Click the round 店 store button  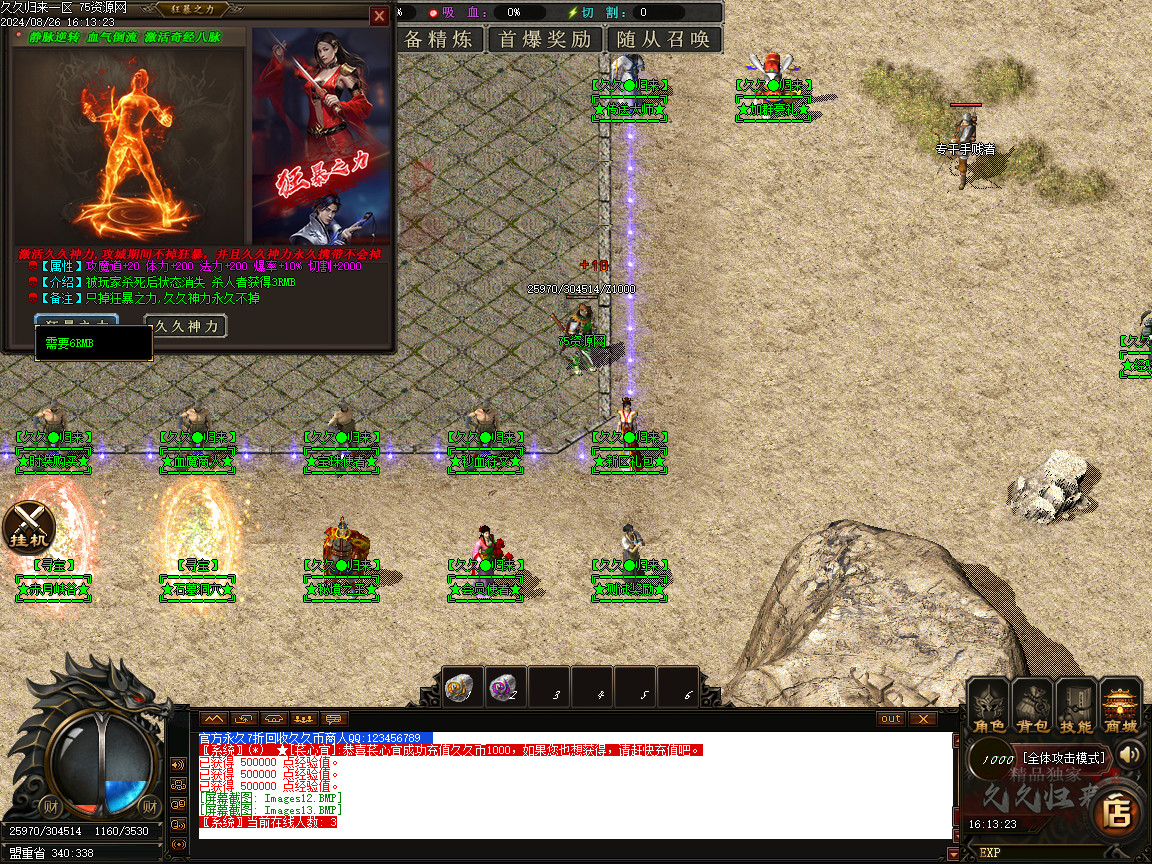[x=1117, y=812]
